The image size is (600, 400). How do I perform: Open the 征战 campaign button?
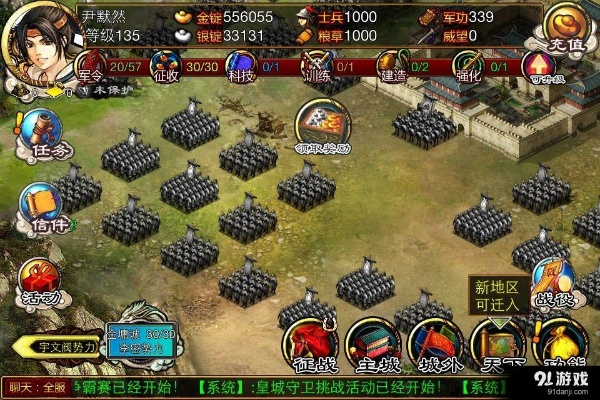(309, 346)
